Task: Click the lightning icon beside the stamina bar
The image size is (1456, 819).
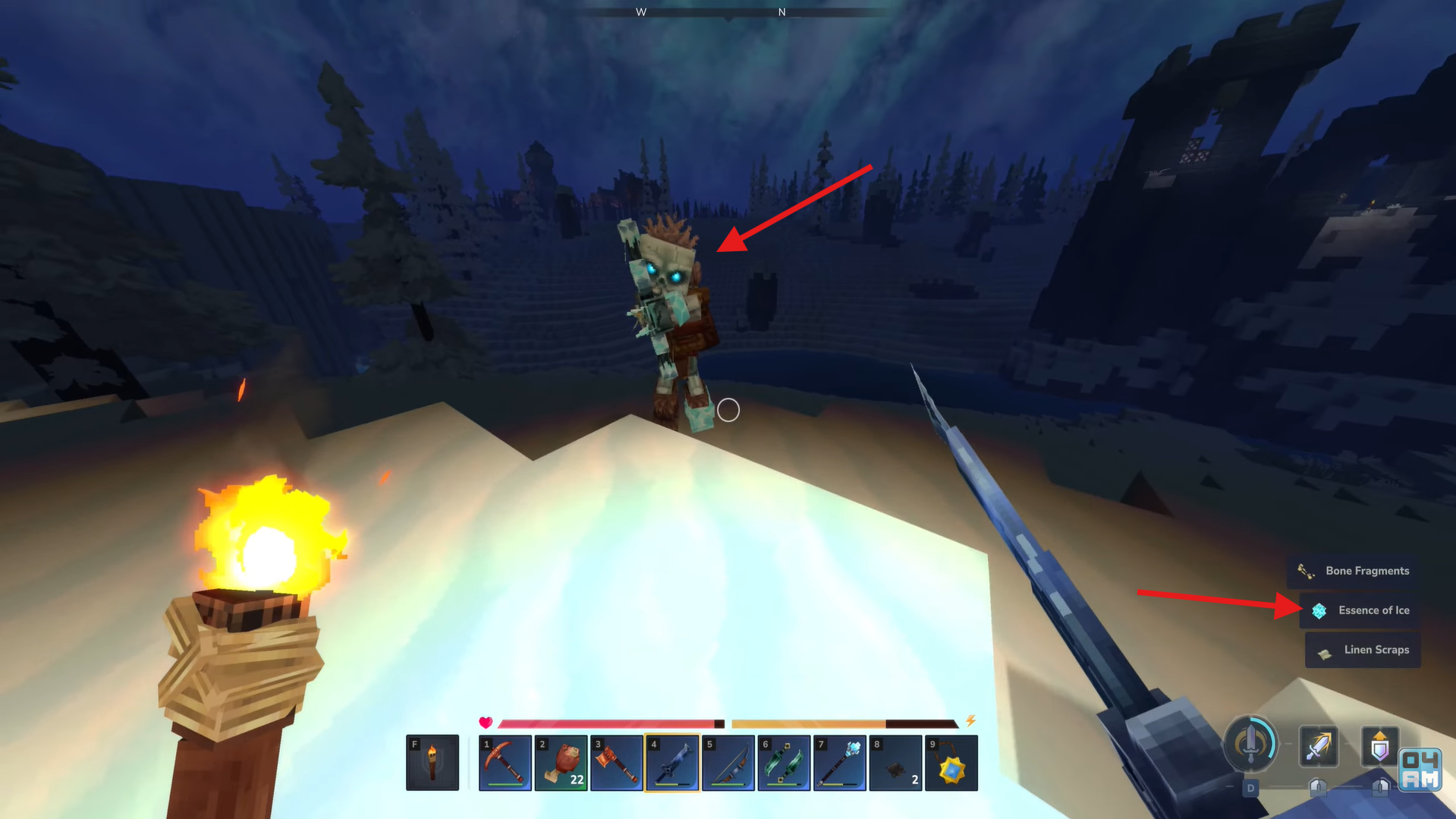Action: tap(972, 723)
